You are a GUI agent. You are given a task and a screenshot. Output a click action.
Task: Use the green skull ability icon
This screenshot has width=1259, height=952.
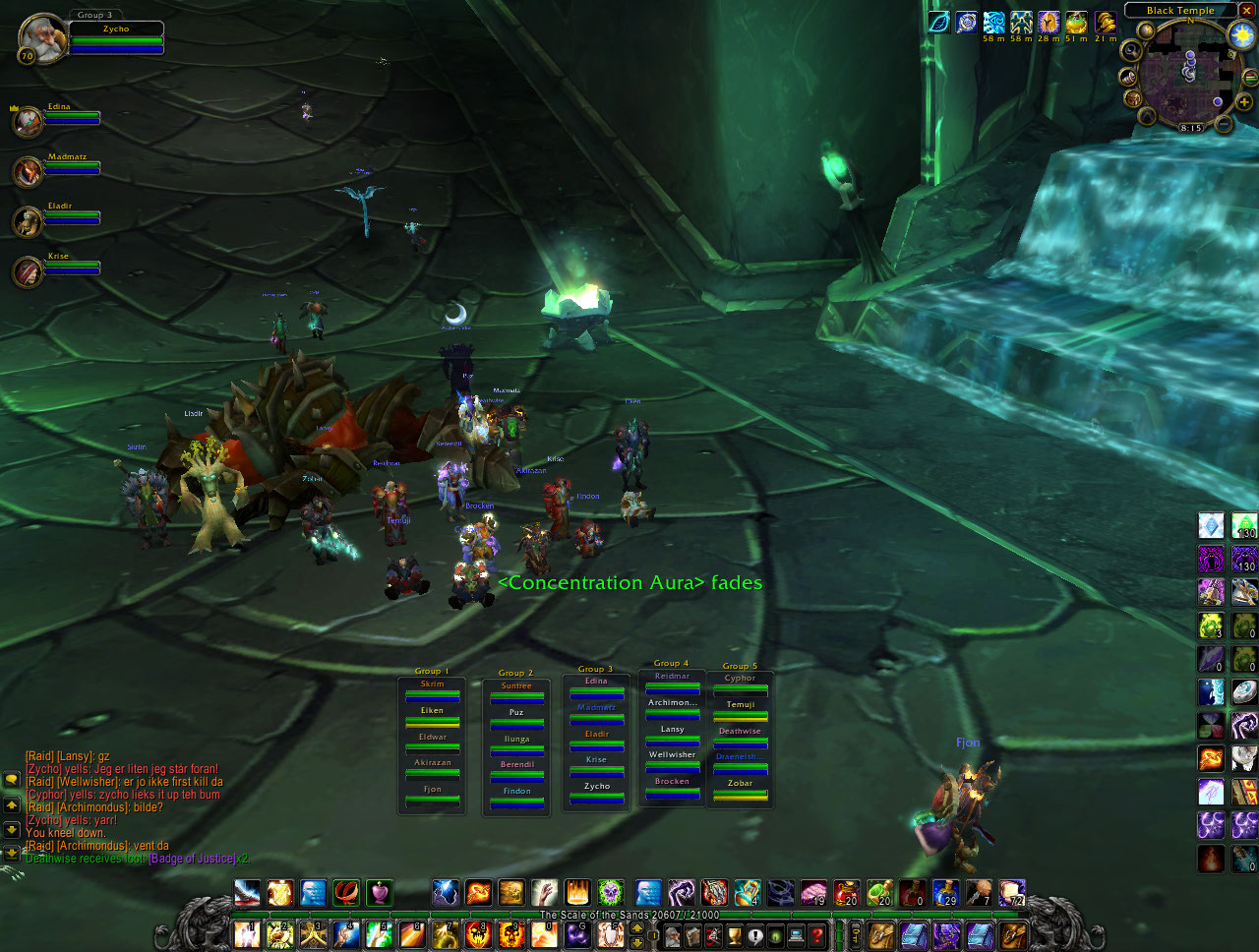[611, 892]
